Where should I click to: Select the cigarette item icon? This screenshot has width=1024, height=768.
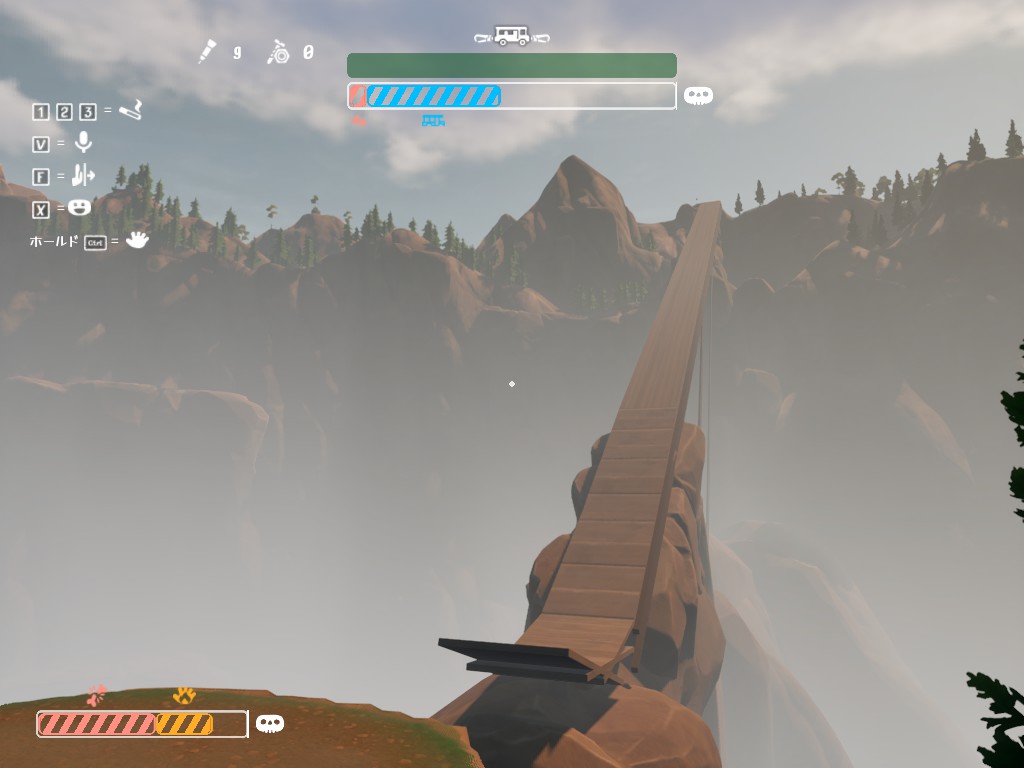130,110
